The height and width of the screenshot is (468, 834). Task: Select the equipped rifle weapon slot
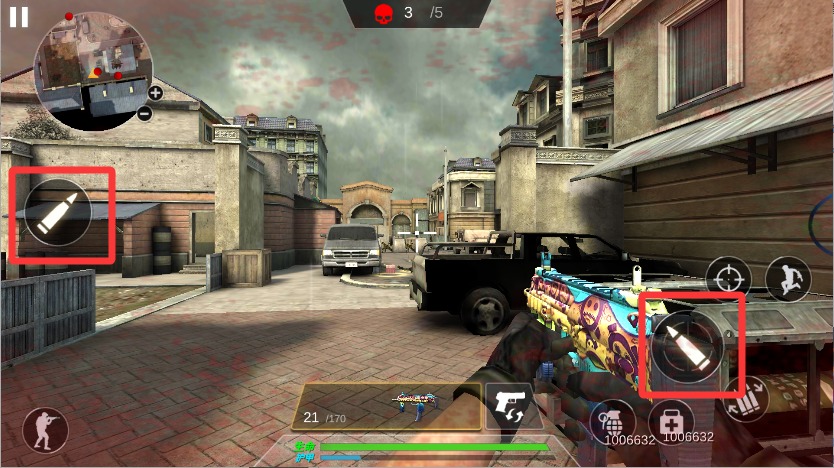(386, 405)
